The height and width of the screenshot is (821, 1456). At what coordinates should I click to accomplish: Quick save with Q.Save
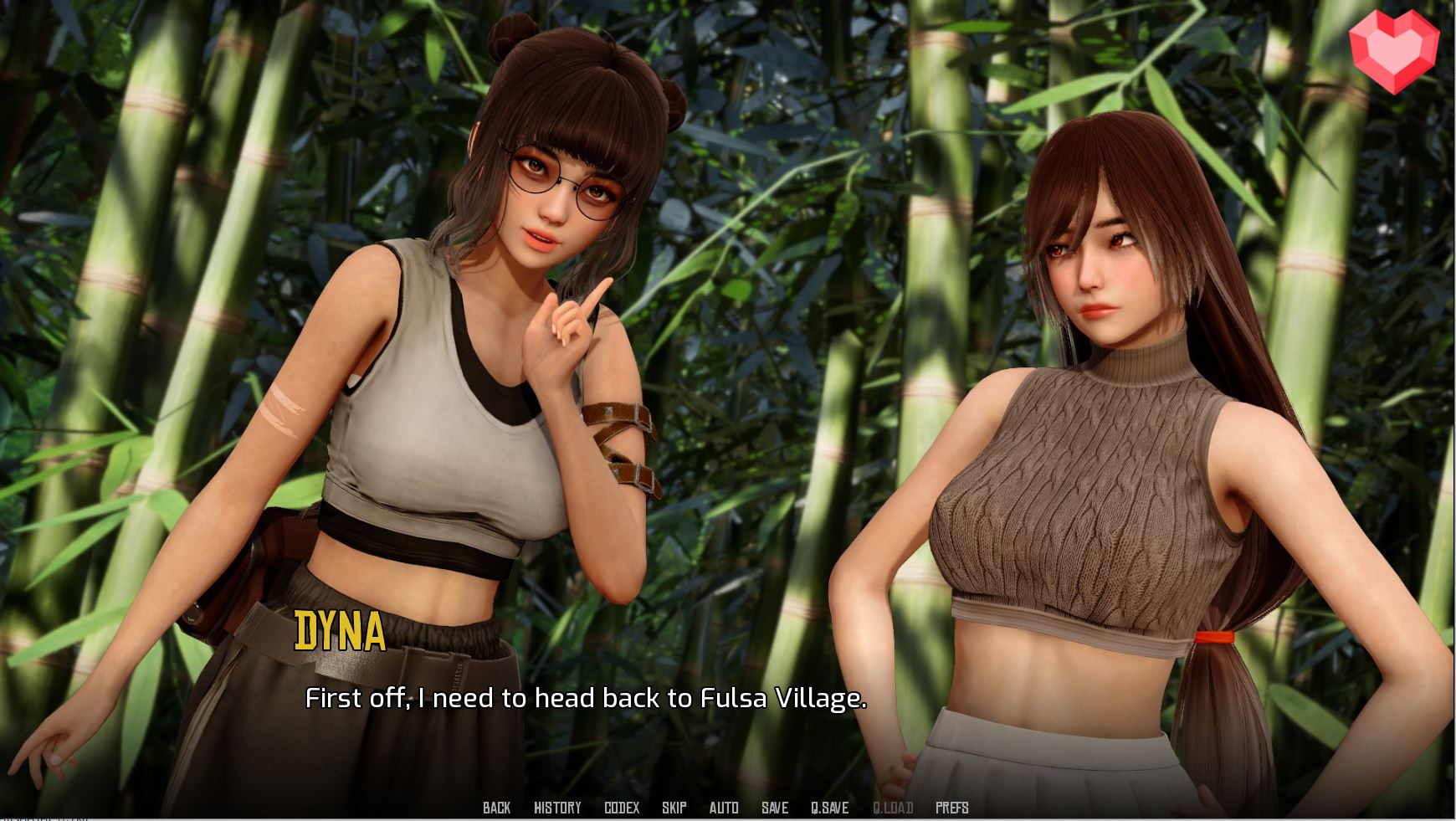(829, 808)
